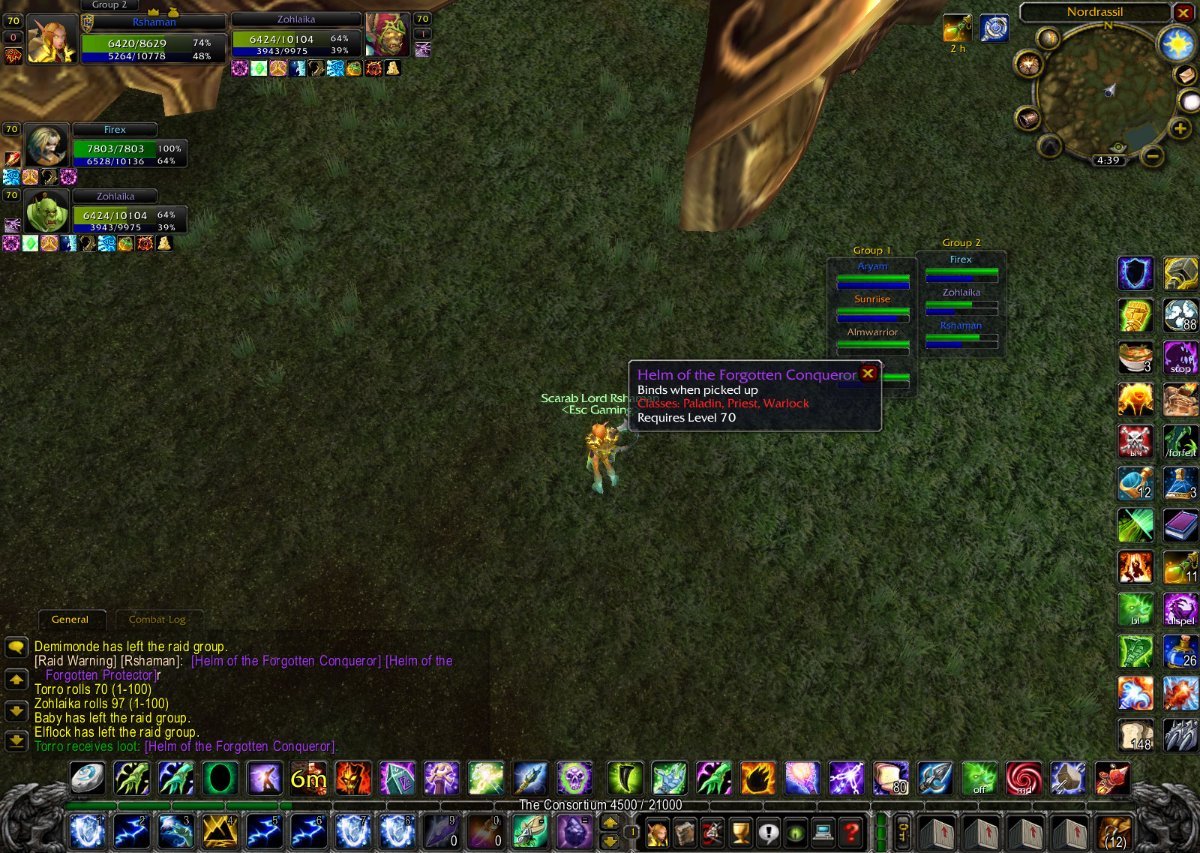Image resolution: width=1200 pixels, height=853 pixels.
Task: Activate the green skull ability icon
Action: (576, 778)
